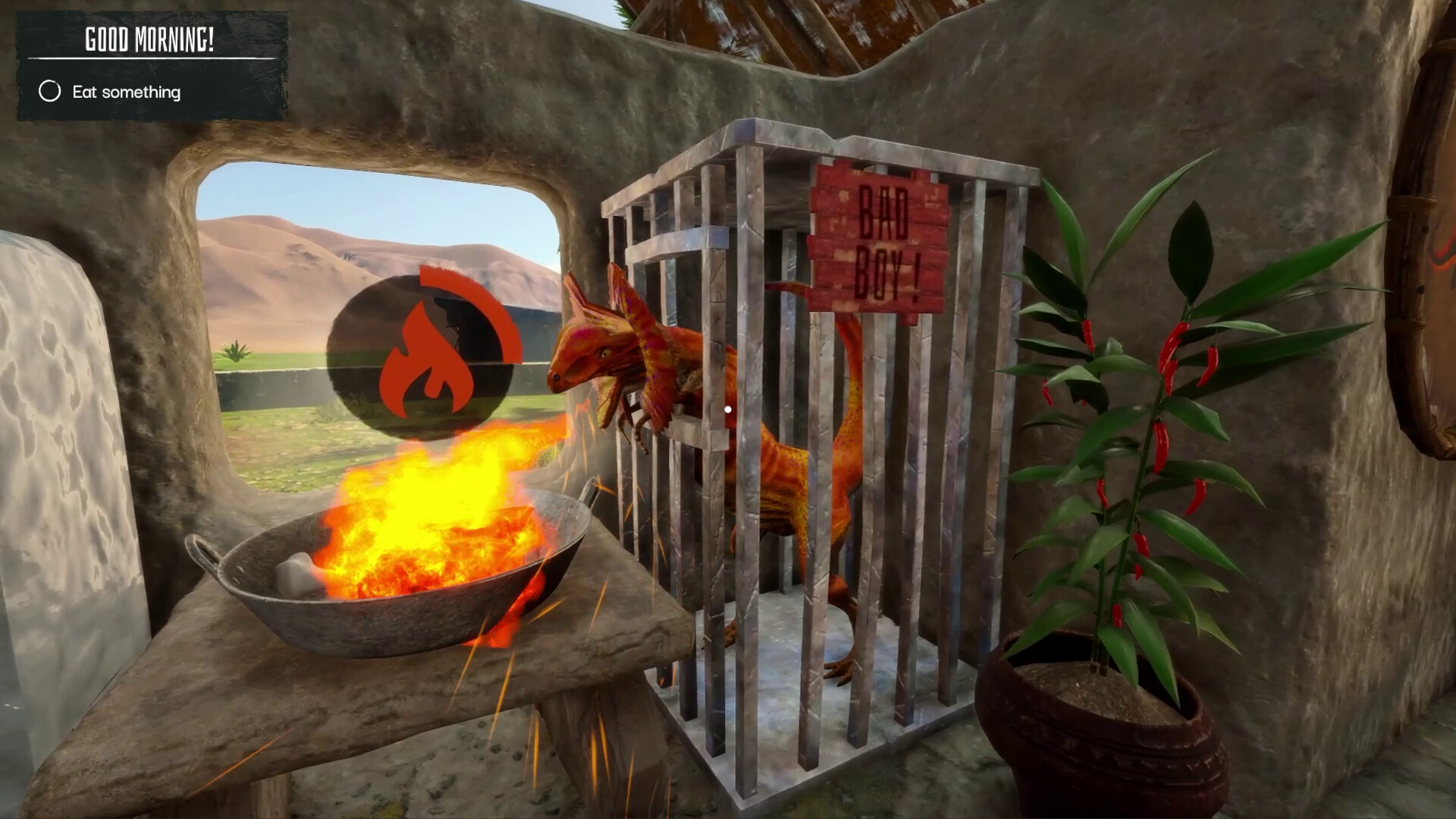1456x819 pixels.
Task: Click the crosshair dot at screen center
Action: (x=728, y=409)
